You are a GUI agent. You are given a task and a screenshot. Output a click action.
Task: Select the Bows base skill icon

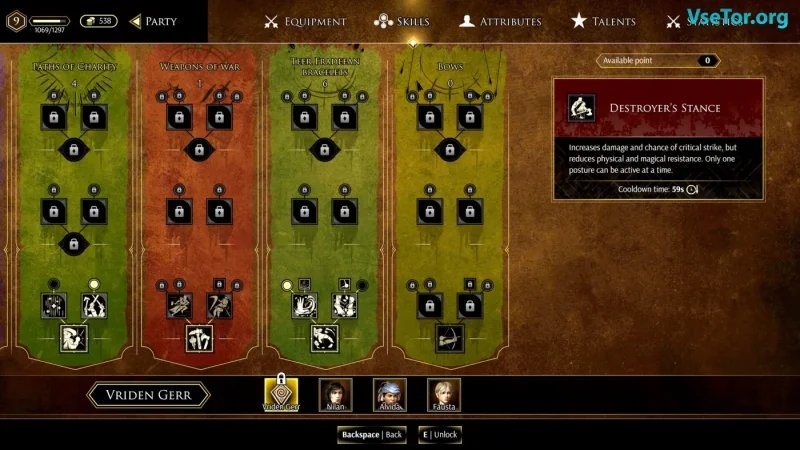(449, 339)
